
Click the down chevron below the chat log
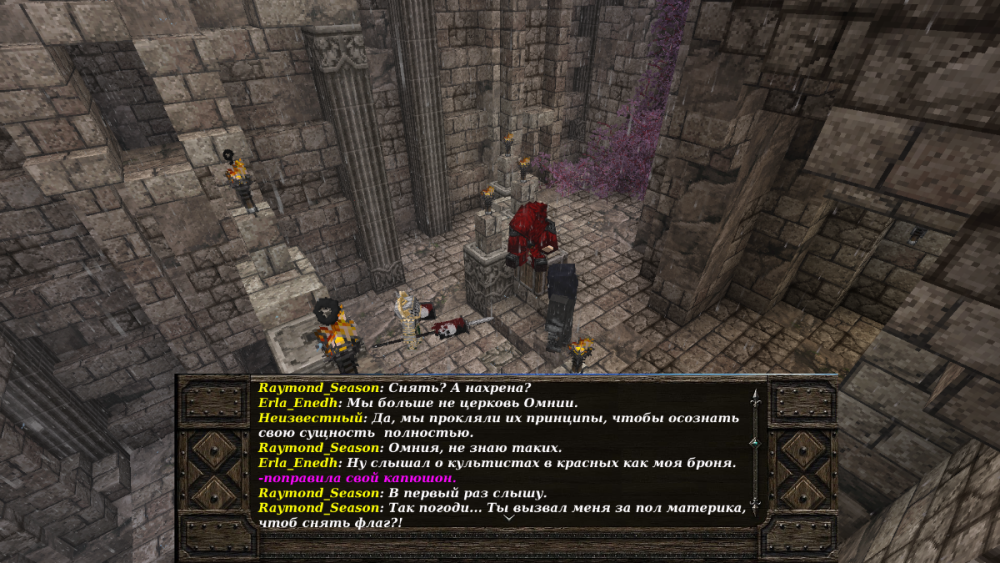point(508,518)
